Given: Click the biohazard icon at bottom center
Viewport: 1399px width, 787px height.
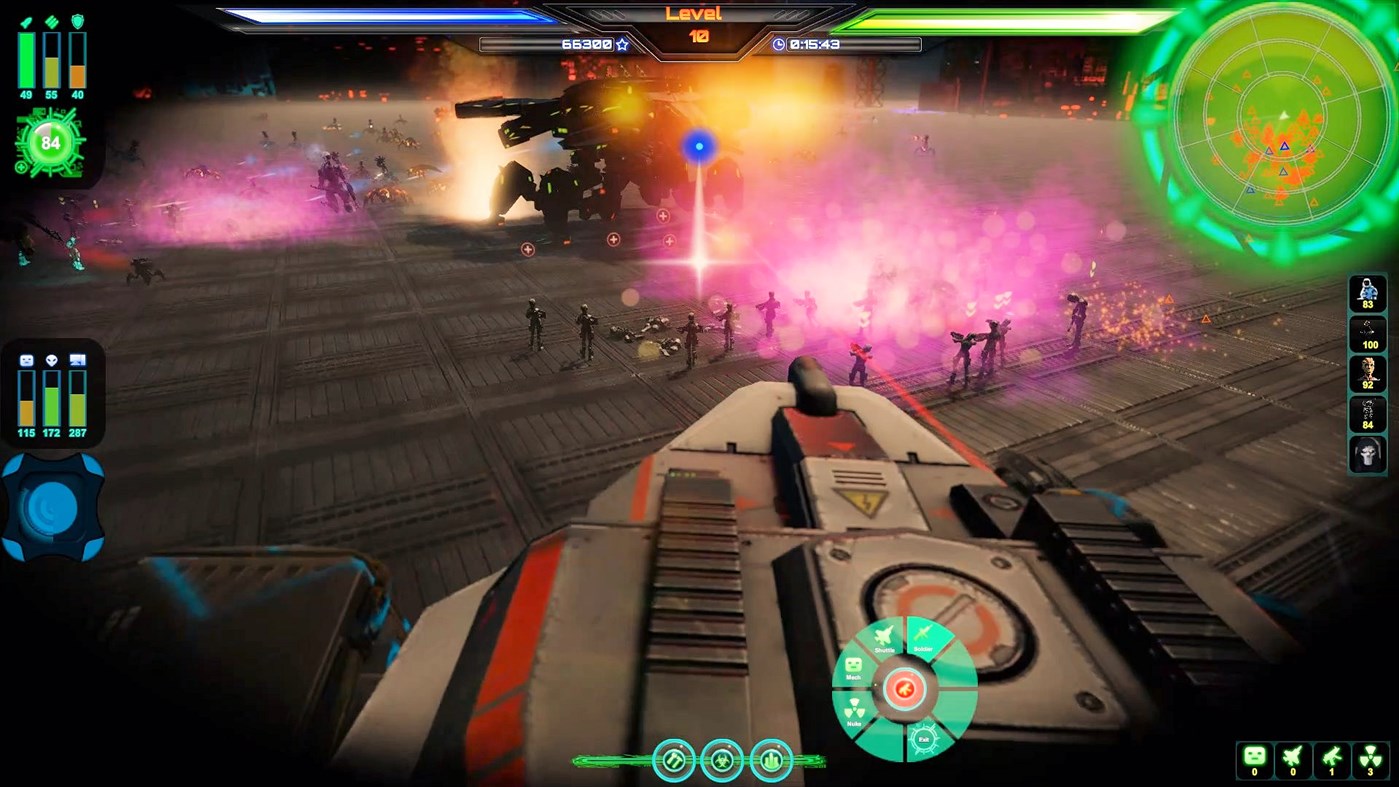Looking at the screenshot, I should pos(722,762).
